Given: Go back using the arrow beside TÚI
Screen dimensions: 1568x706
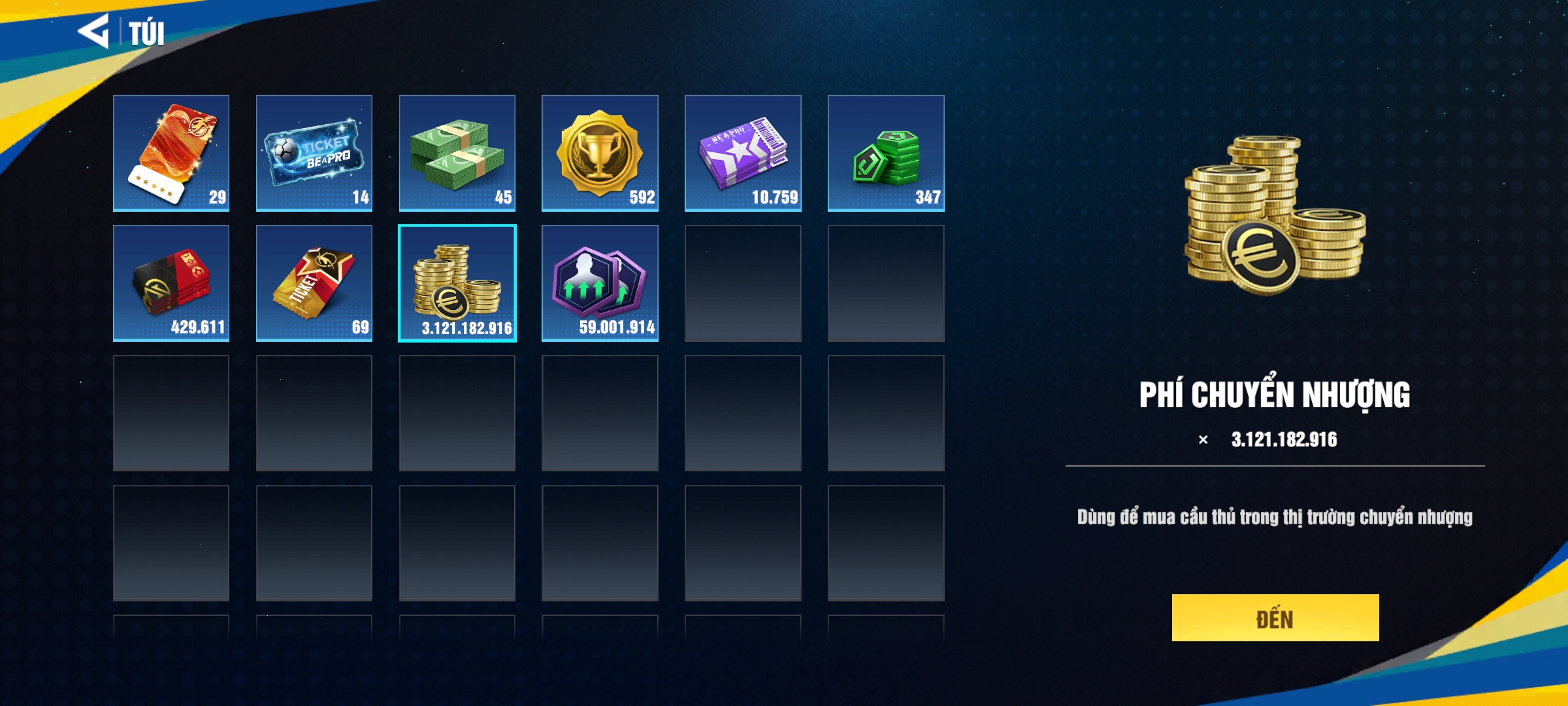Looking at the screenshot, I should 94,31.
